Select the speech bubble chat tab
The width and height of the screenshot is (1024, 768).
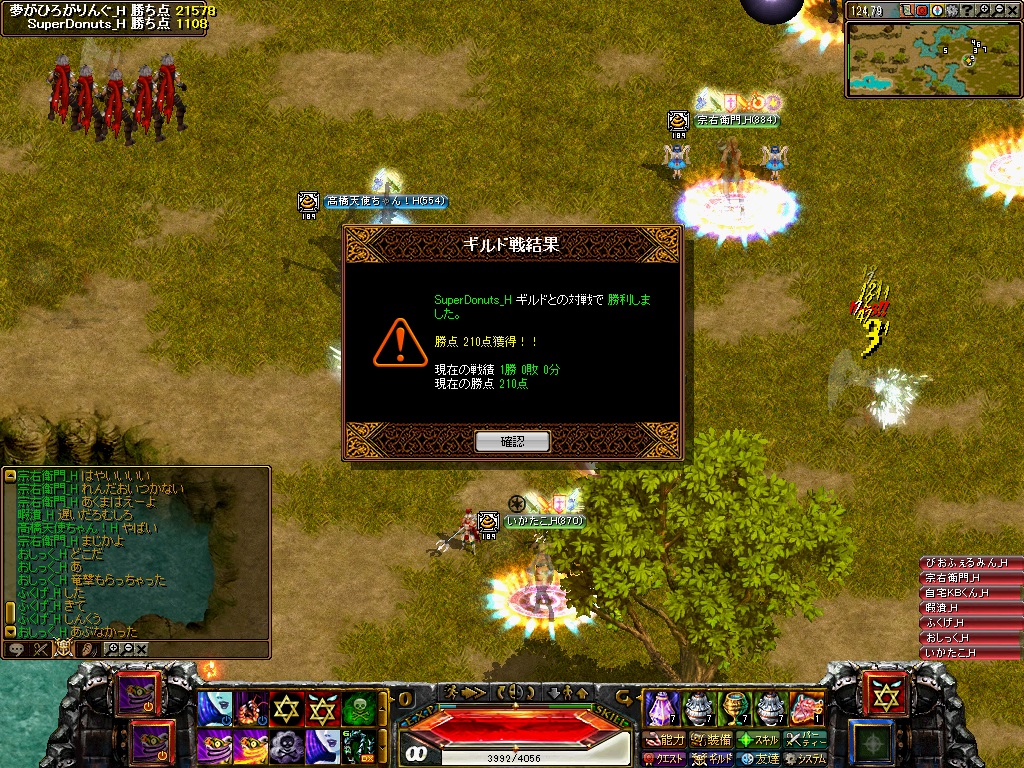(17, 649)
